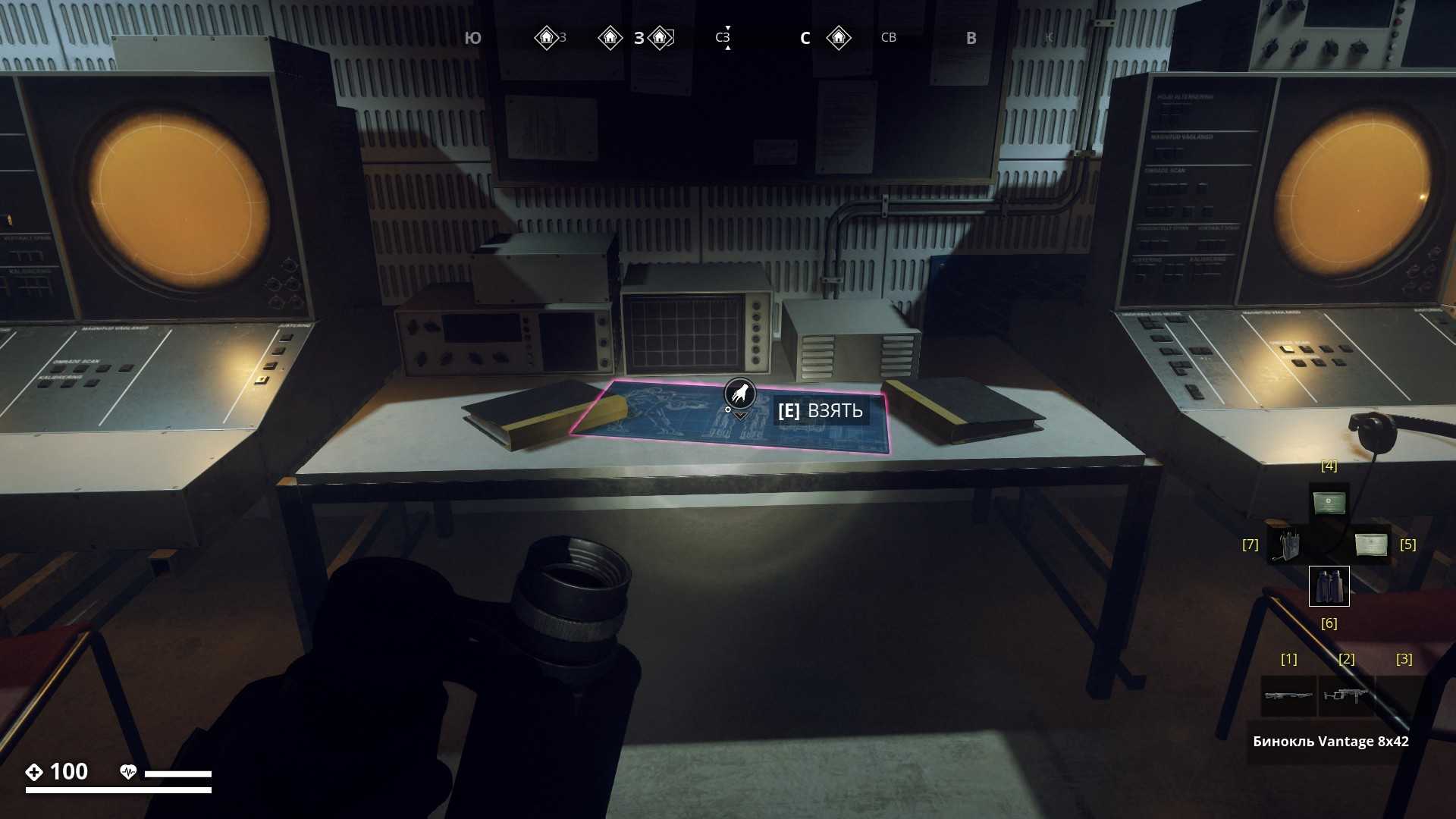This screenshot has width=1456, height=819.
Task: Select the green first aid kit slot
Action: [x=1329, y=503]
